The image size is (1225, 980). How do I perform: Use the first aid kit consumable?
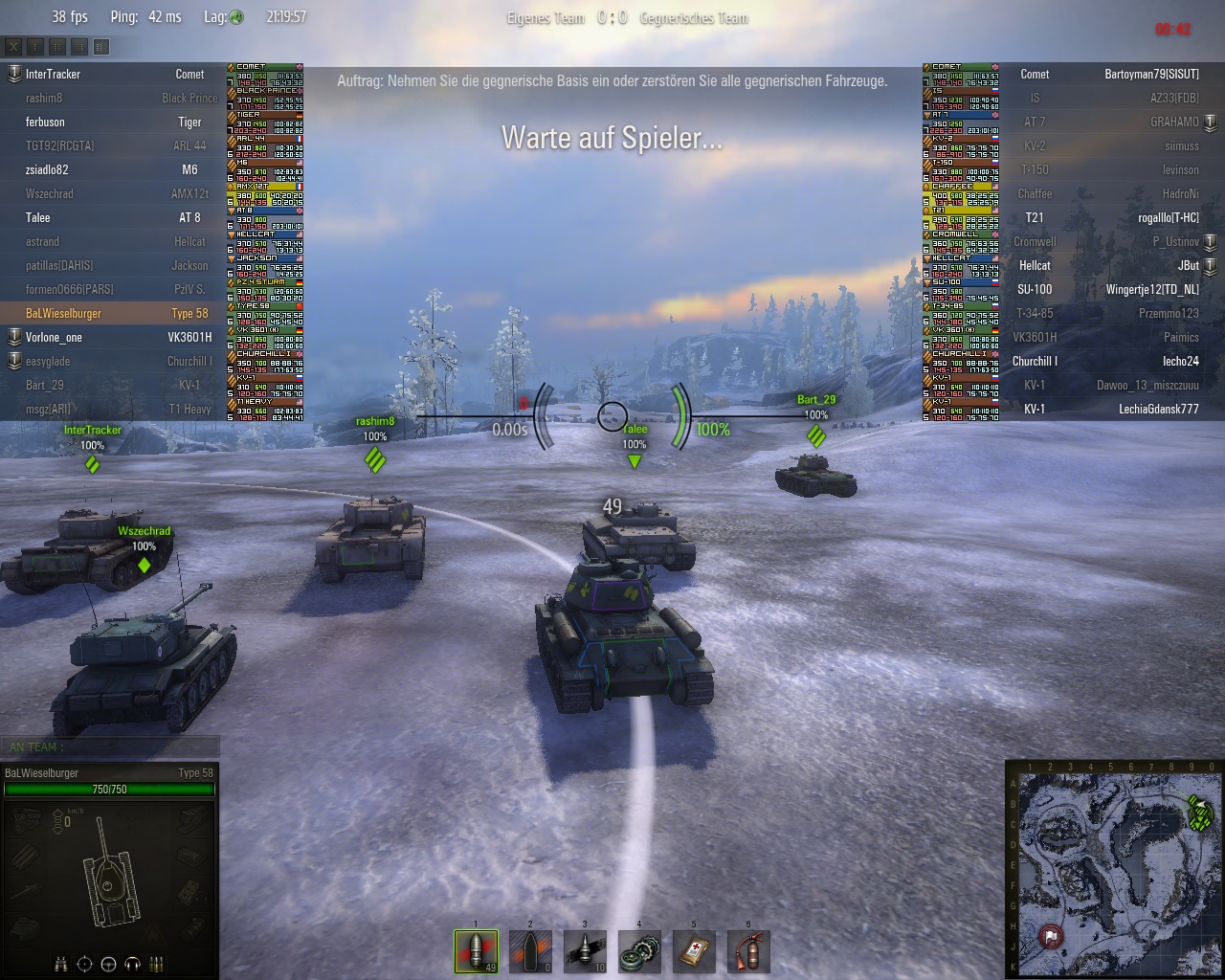(x=694, y=951)
